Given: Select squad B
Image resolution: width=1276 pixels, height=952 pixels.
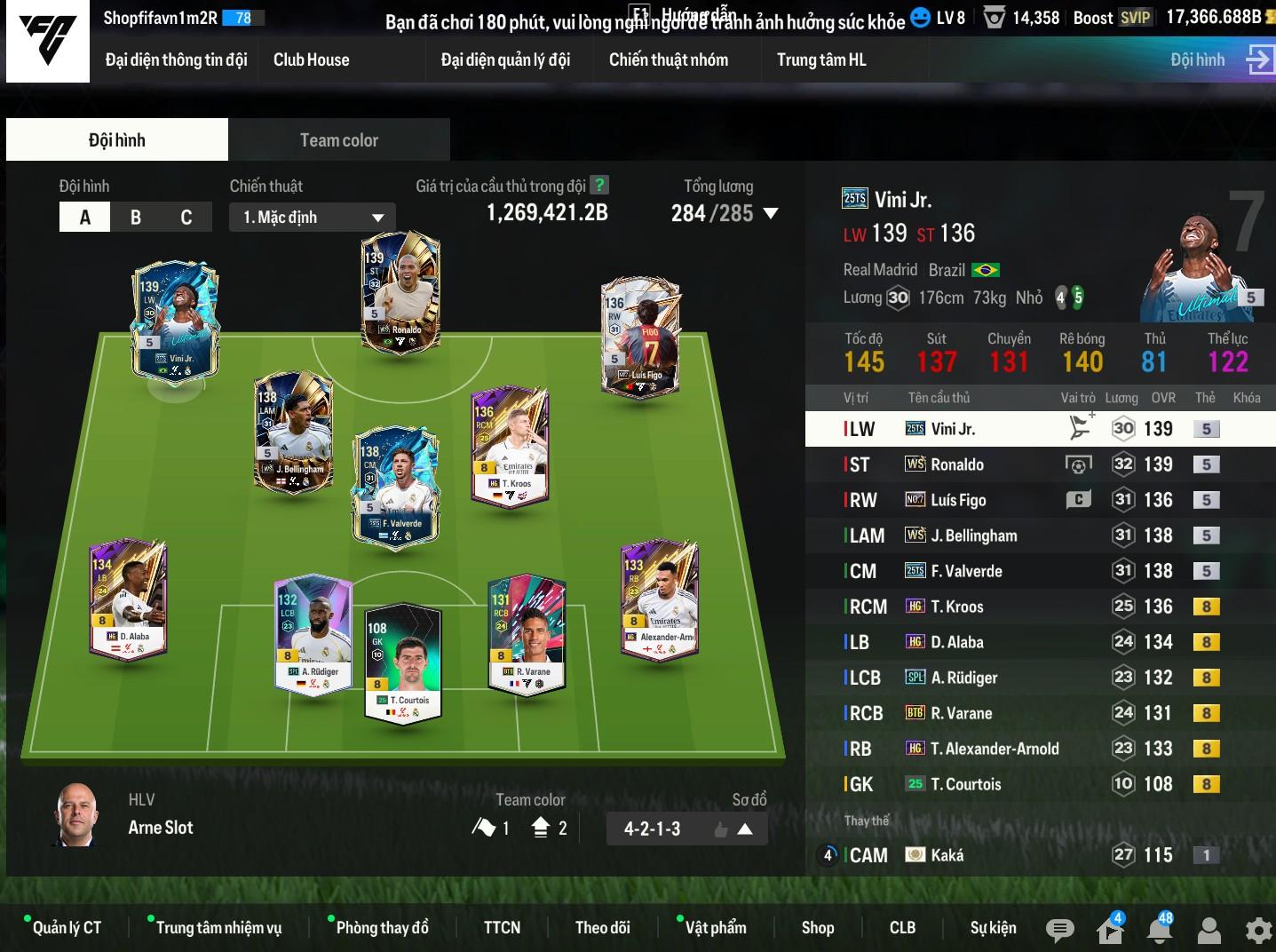Looking at the screenshot, I should click(136, 218).
